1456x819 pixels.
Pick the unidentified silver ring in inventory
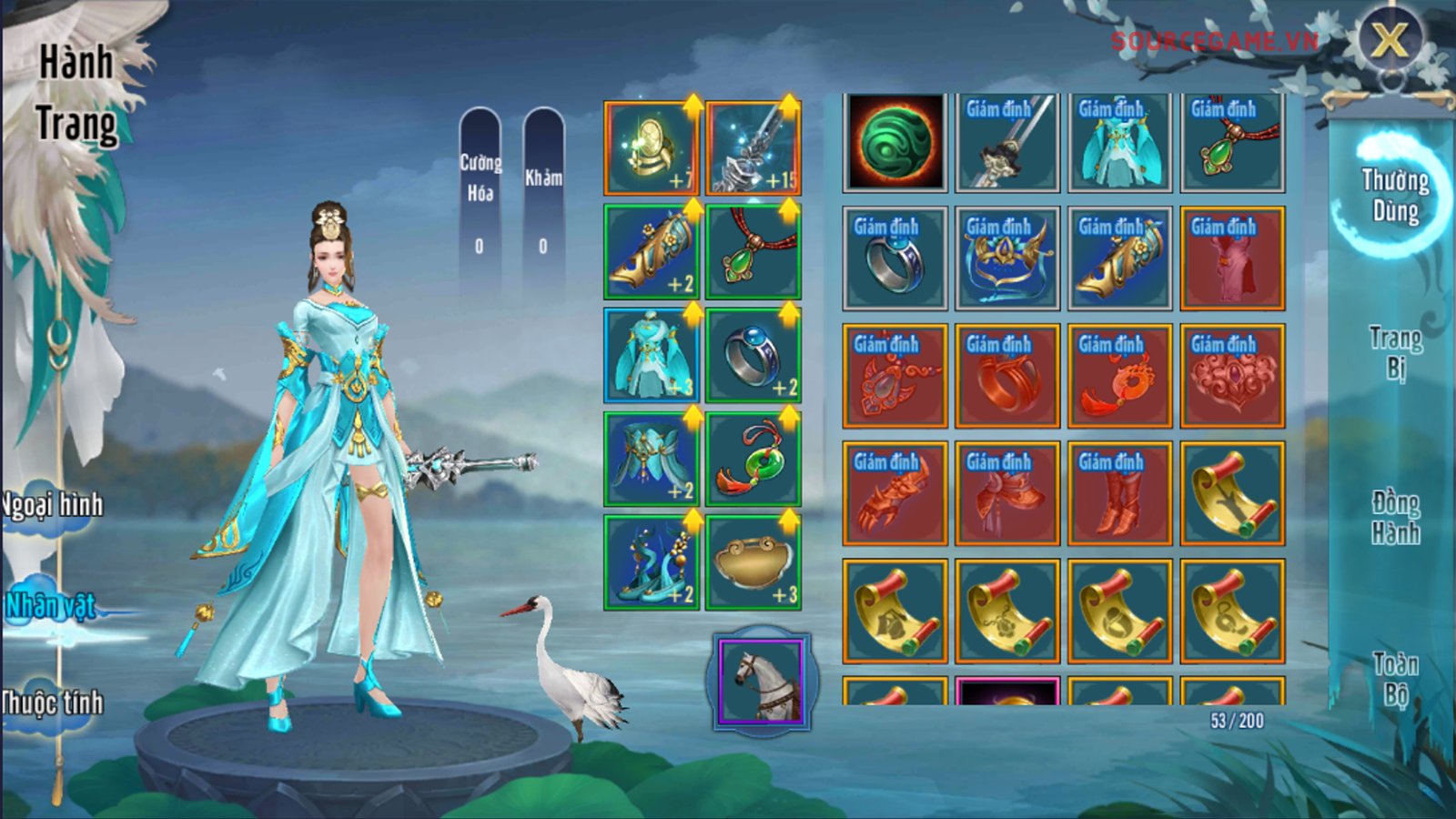[894, 258]
